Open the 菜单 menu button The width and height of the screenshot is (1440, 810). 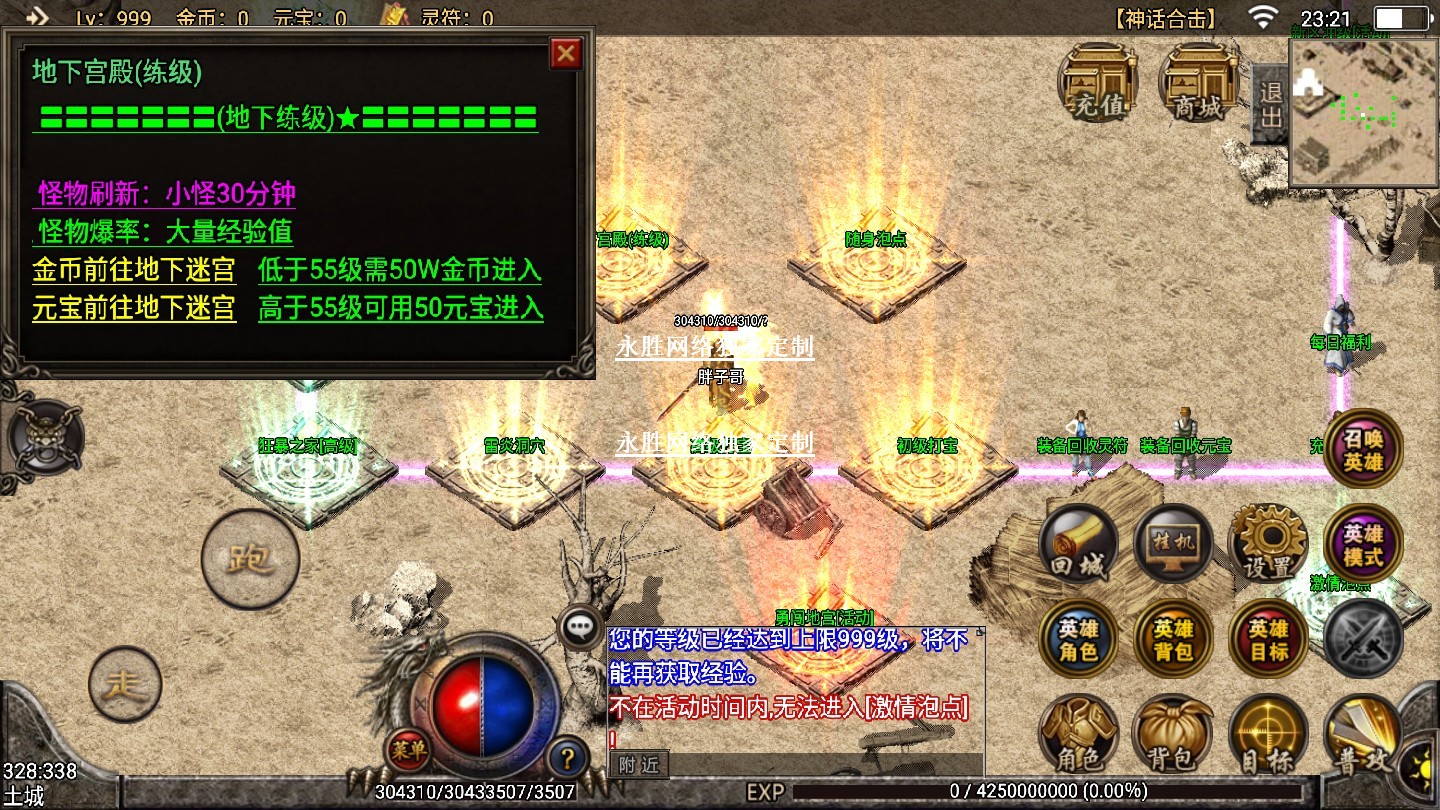(410, 750)
